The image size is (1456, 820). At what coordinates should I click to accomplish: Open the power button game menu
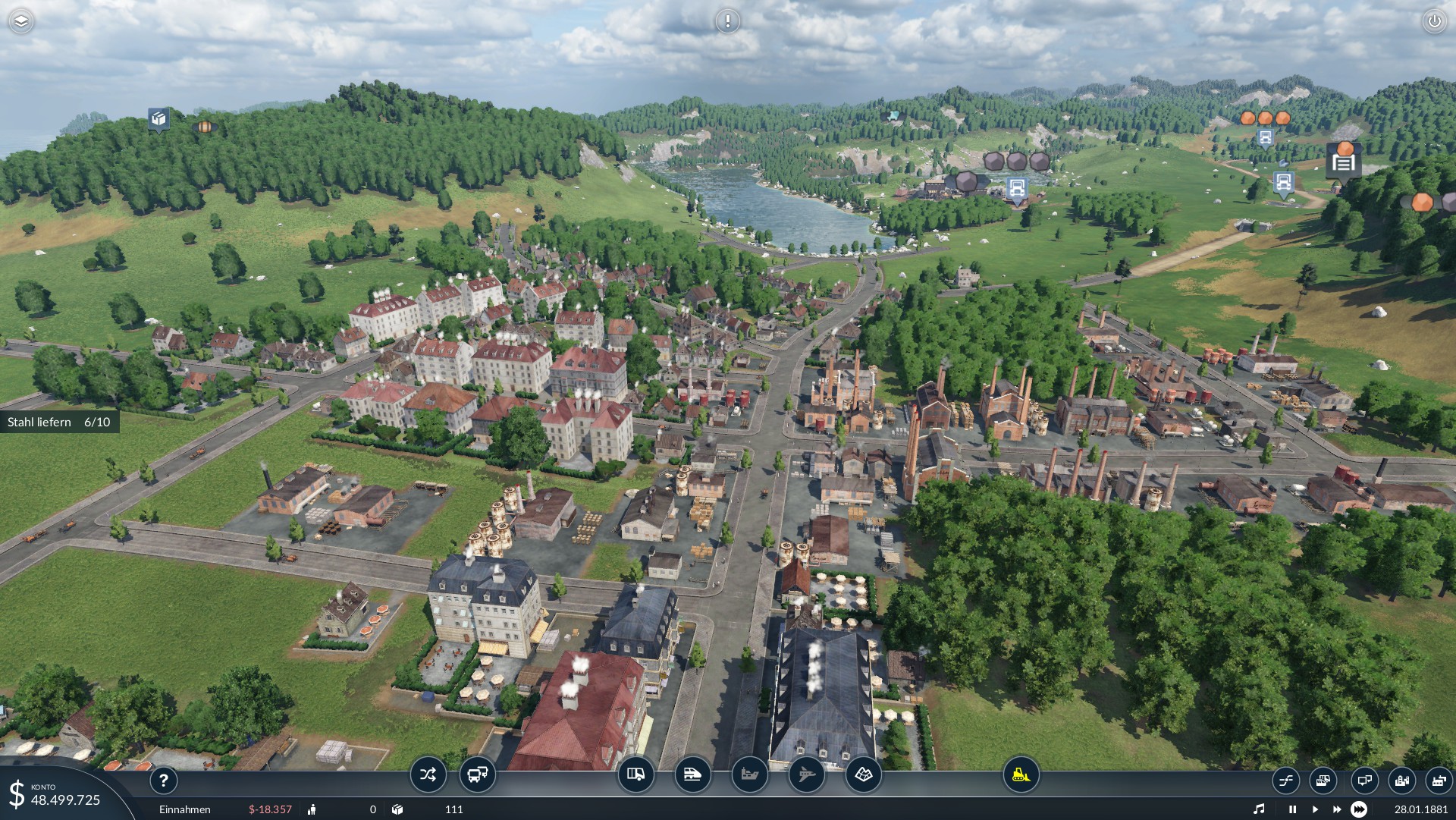[x=1434, y=21]
